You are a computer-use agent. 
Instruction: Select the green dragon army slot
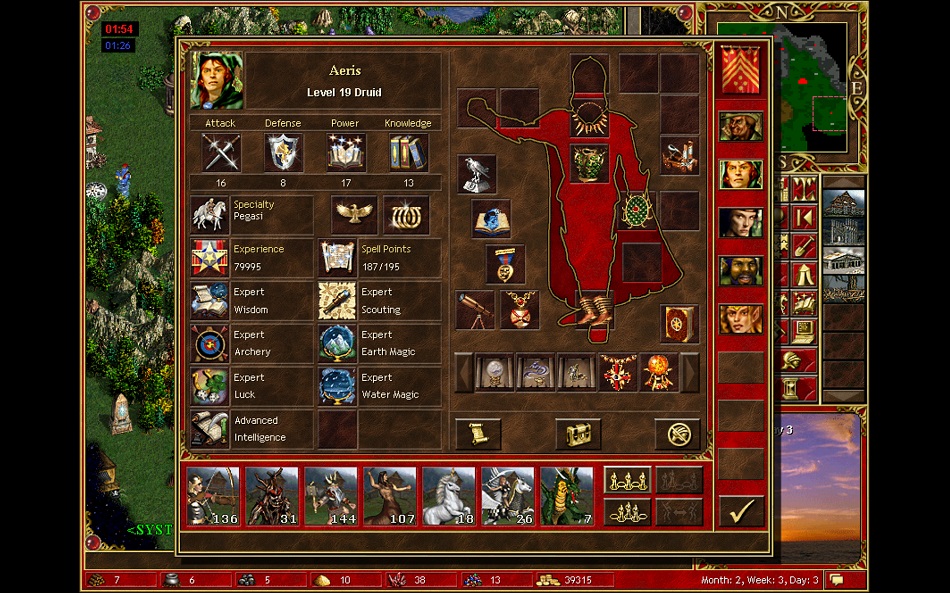(567, 496)
